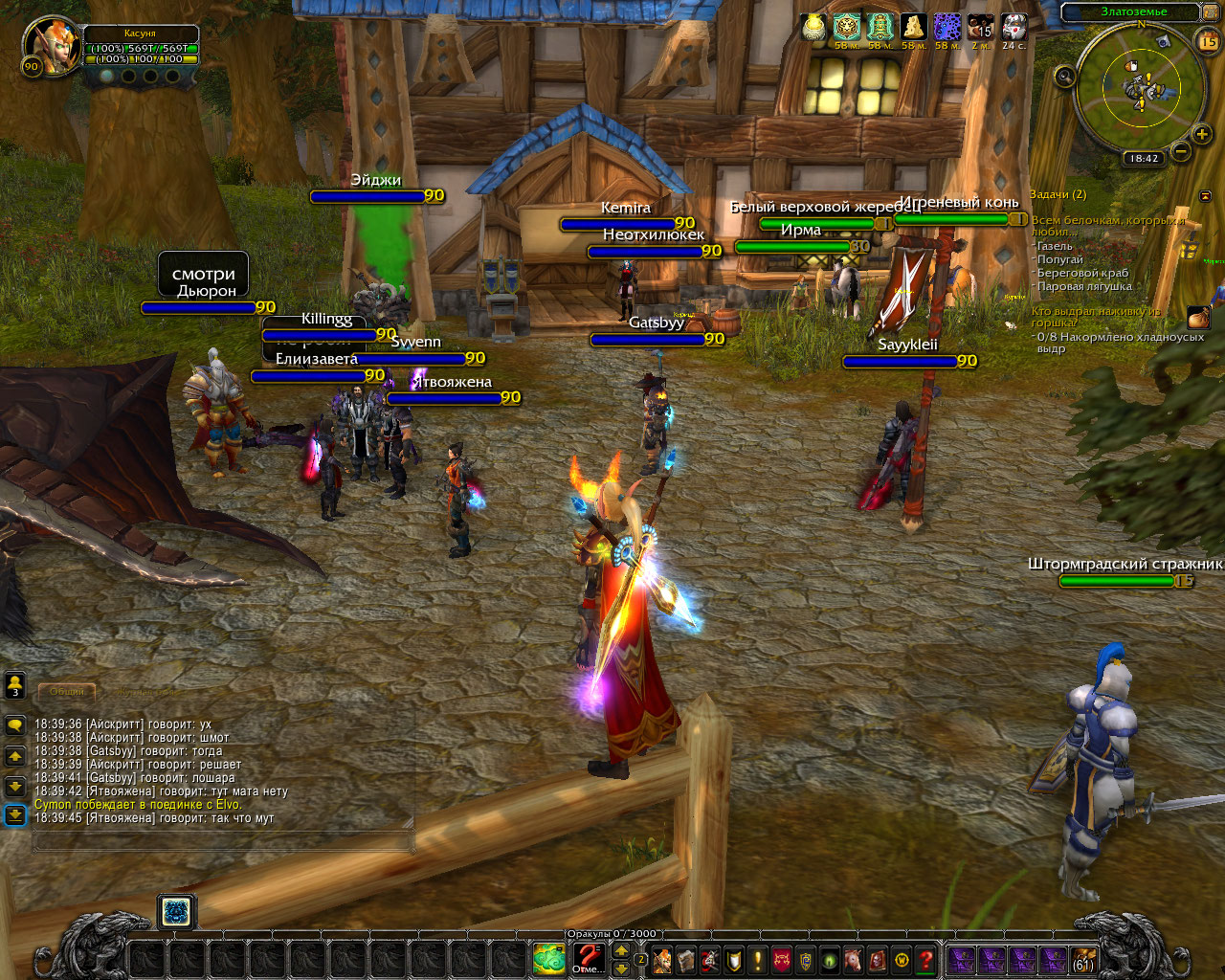
Task: Use the green cloud ability on action bar
Action: (548, 957)
